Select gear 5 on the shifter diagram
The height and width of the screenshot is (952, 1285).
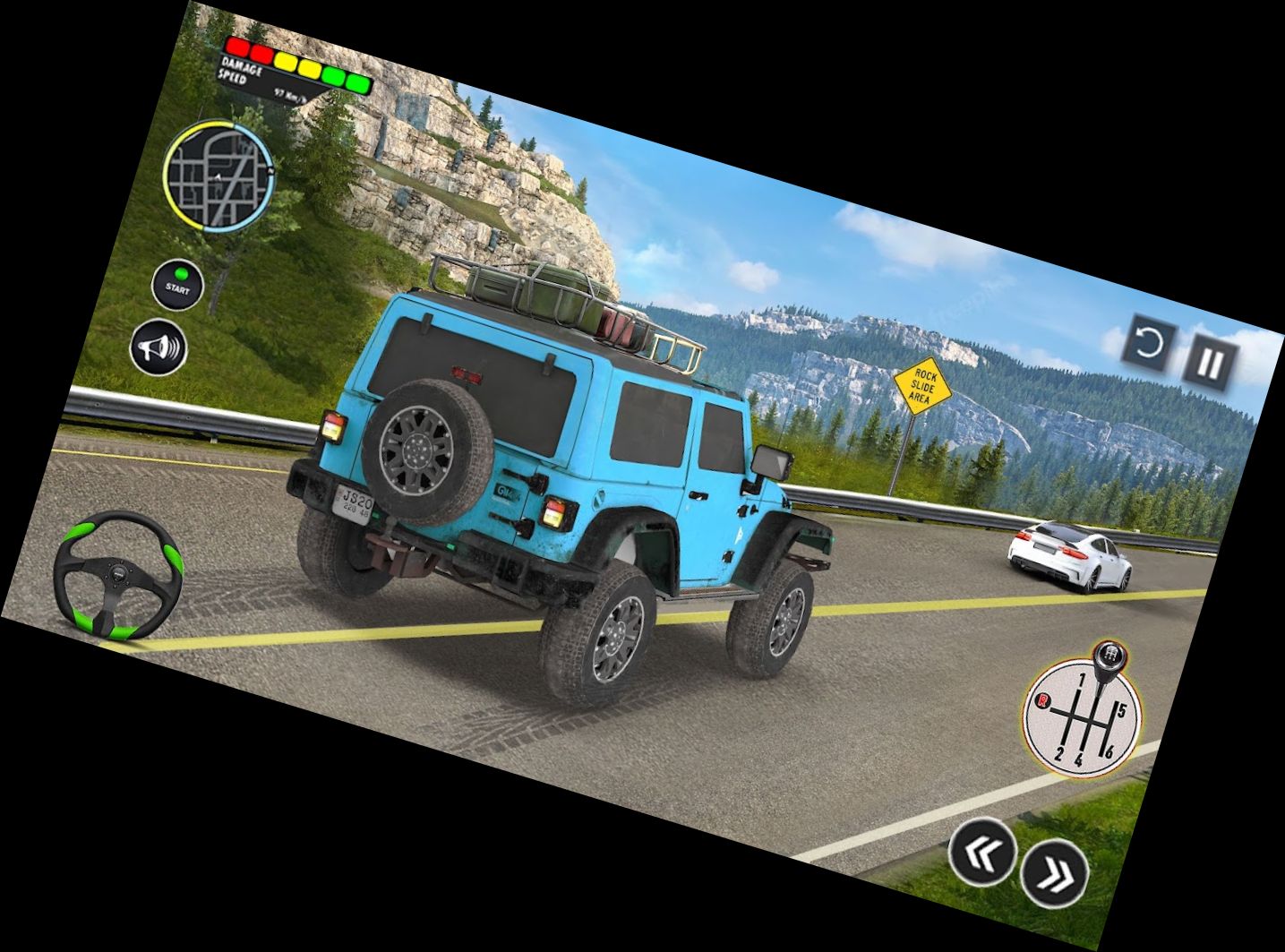1121,709
